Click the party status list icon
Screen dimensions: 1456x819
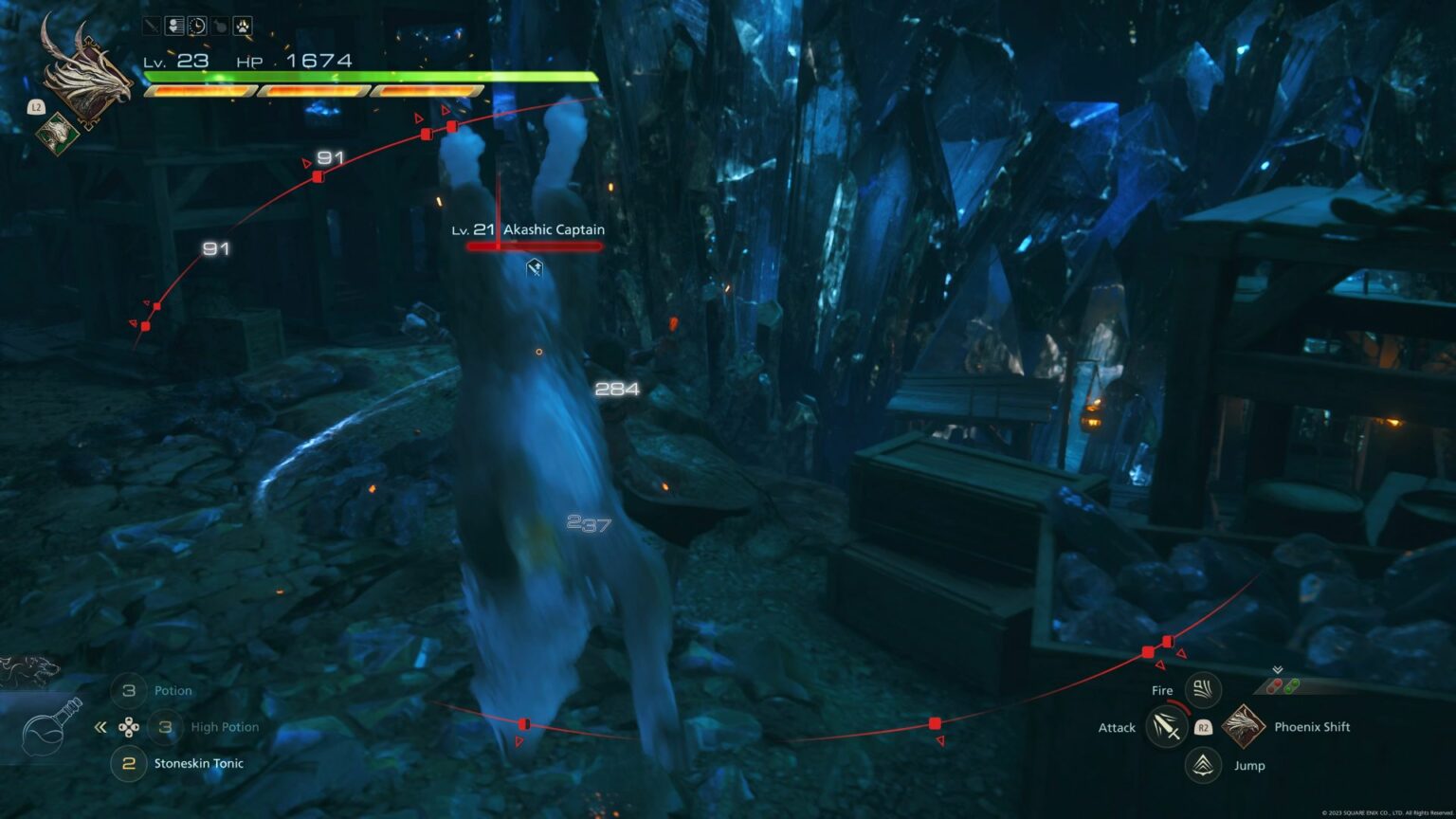click(174, 26)
